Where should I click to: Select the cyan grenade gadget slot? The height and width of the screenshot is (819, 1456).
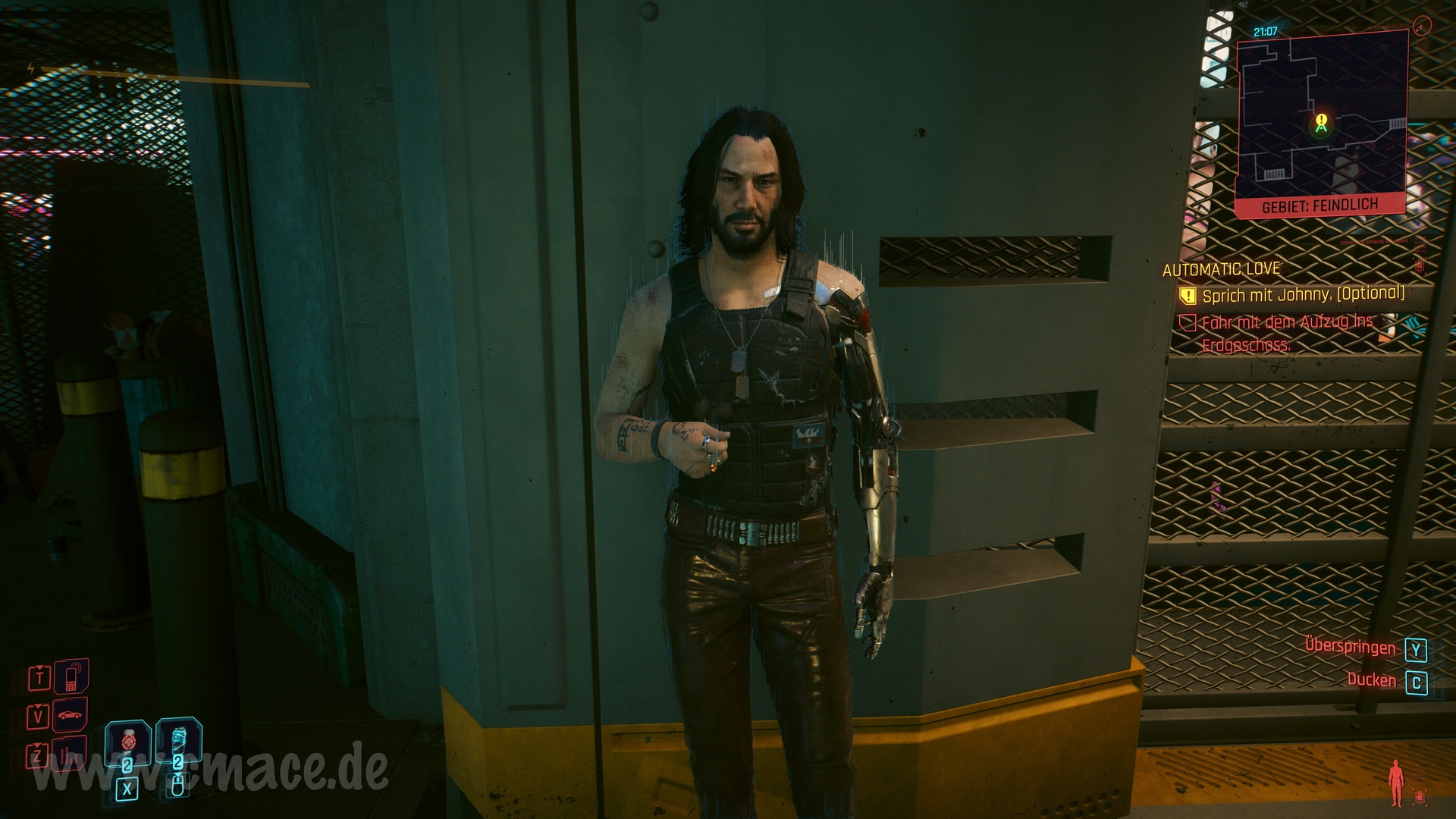click(x=178, y=738)
